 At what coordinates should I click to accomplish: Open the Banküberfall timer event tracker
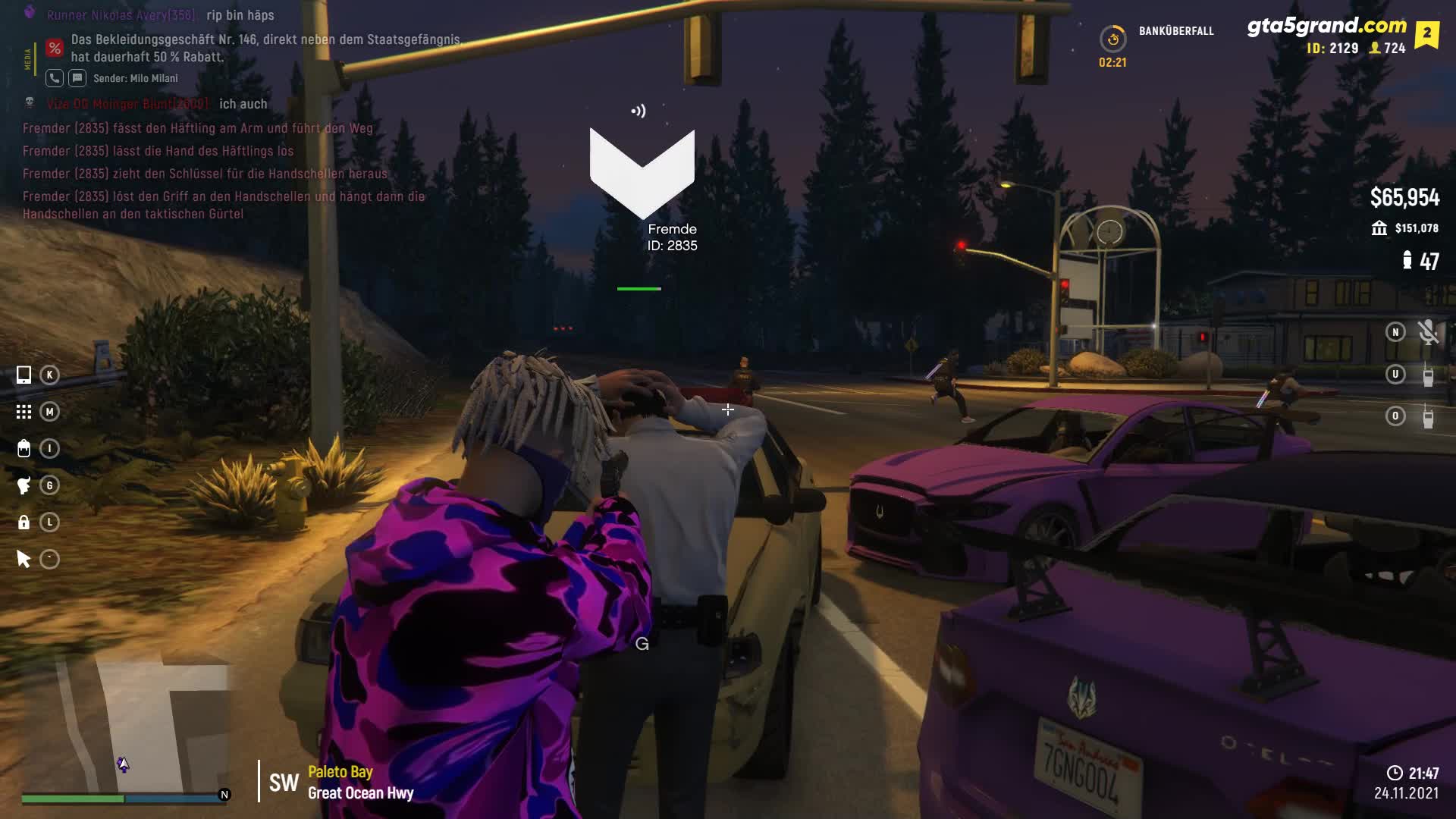(x=1112, y=39)
